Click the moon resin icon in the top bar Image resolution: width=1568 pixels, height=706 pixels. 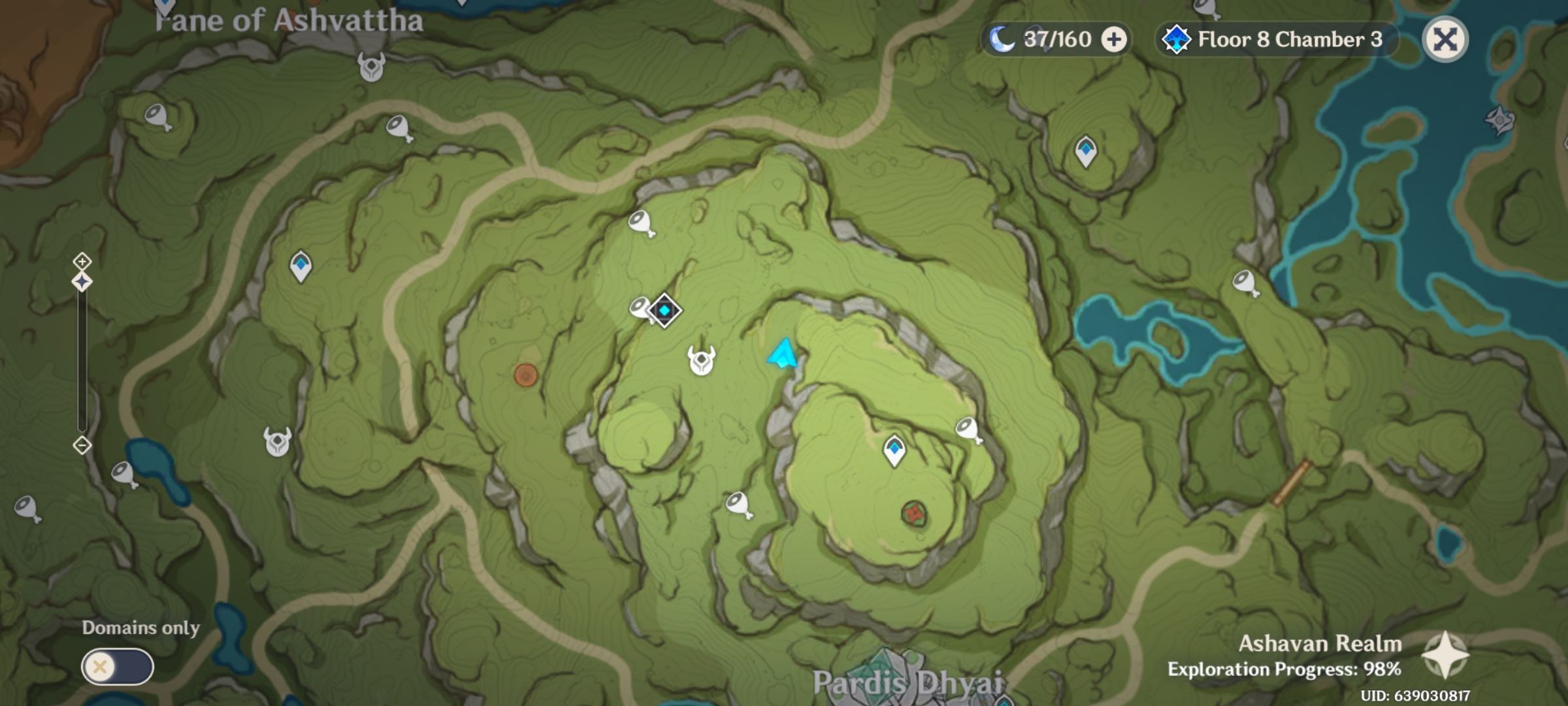[1001, 38]
